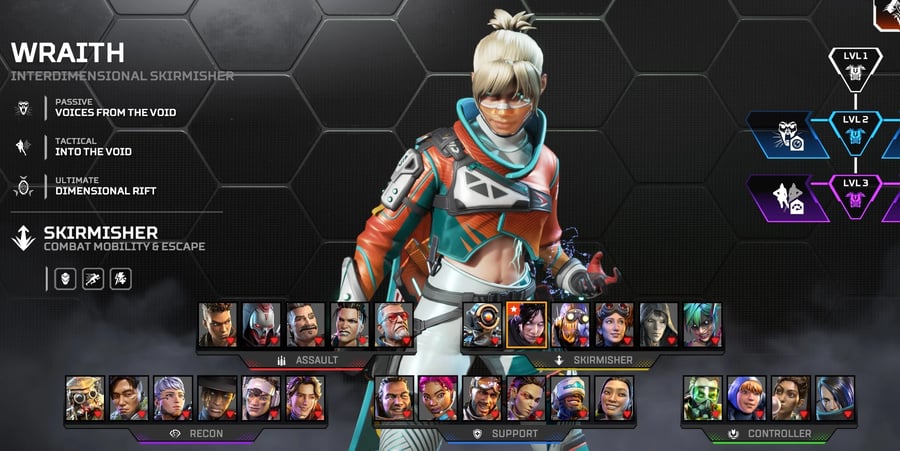Pick Gibraltar in the Support row
The width and height of the screenshot is (900, 451).
[394, 398]
